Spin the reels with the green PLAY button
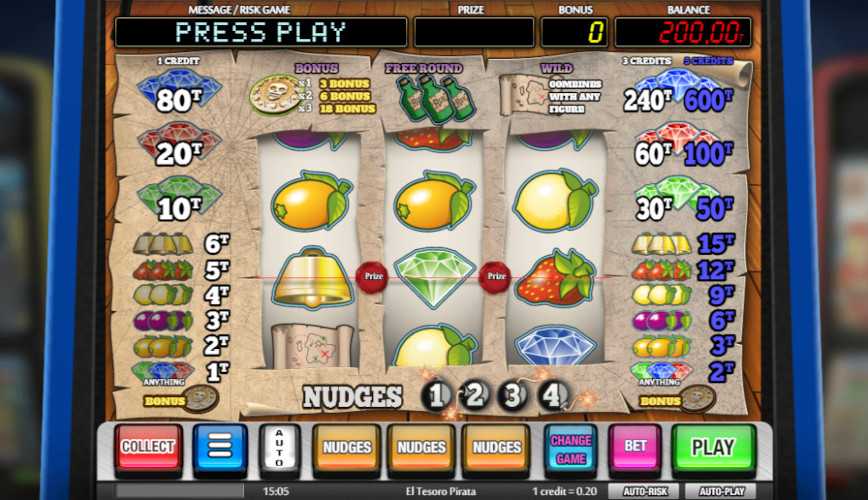868x500 pixels. click(x=713, y=447)
